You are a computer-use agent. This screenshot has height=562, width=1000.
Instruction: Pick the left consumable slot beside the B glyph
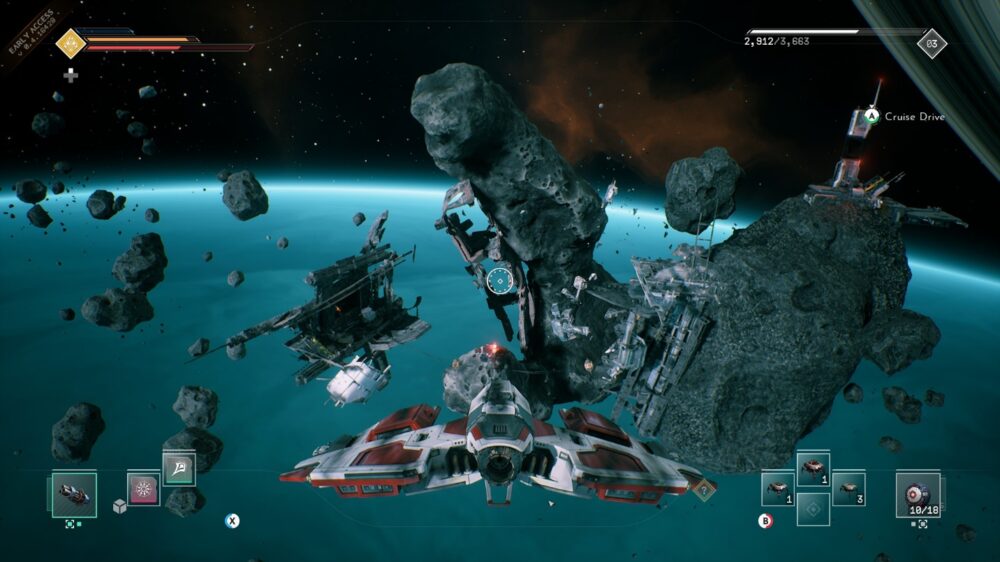click(x=777, y=488)
